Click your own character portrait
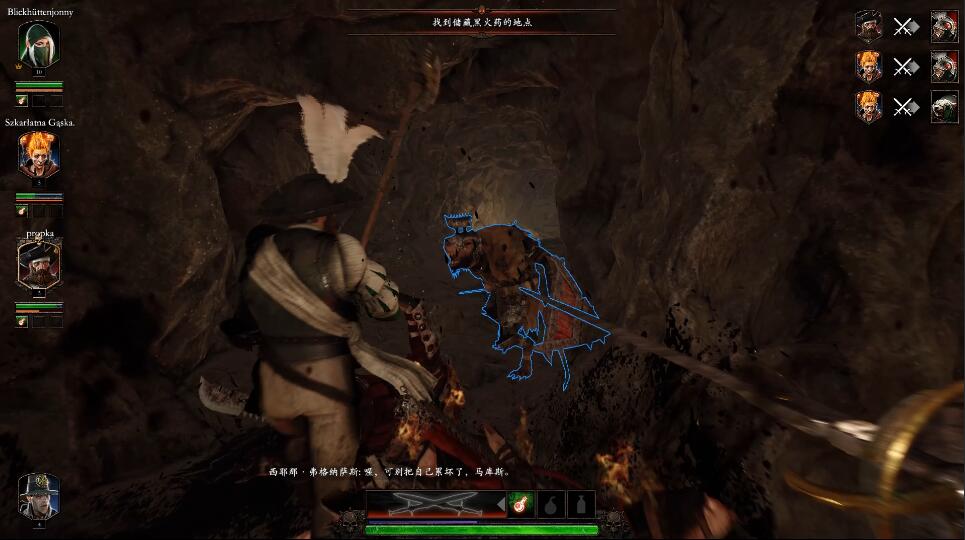 click(x=39, y=496)
